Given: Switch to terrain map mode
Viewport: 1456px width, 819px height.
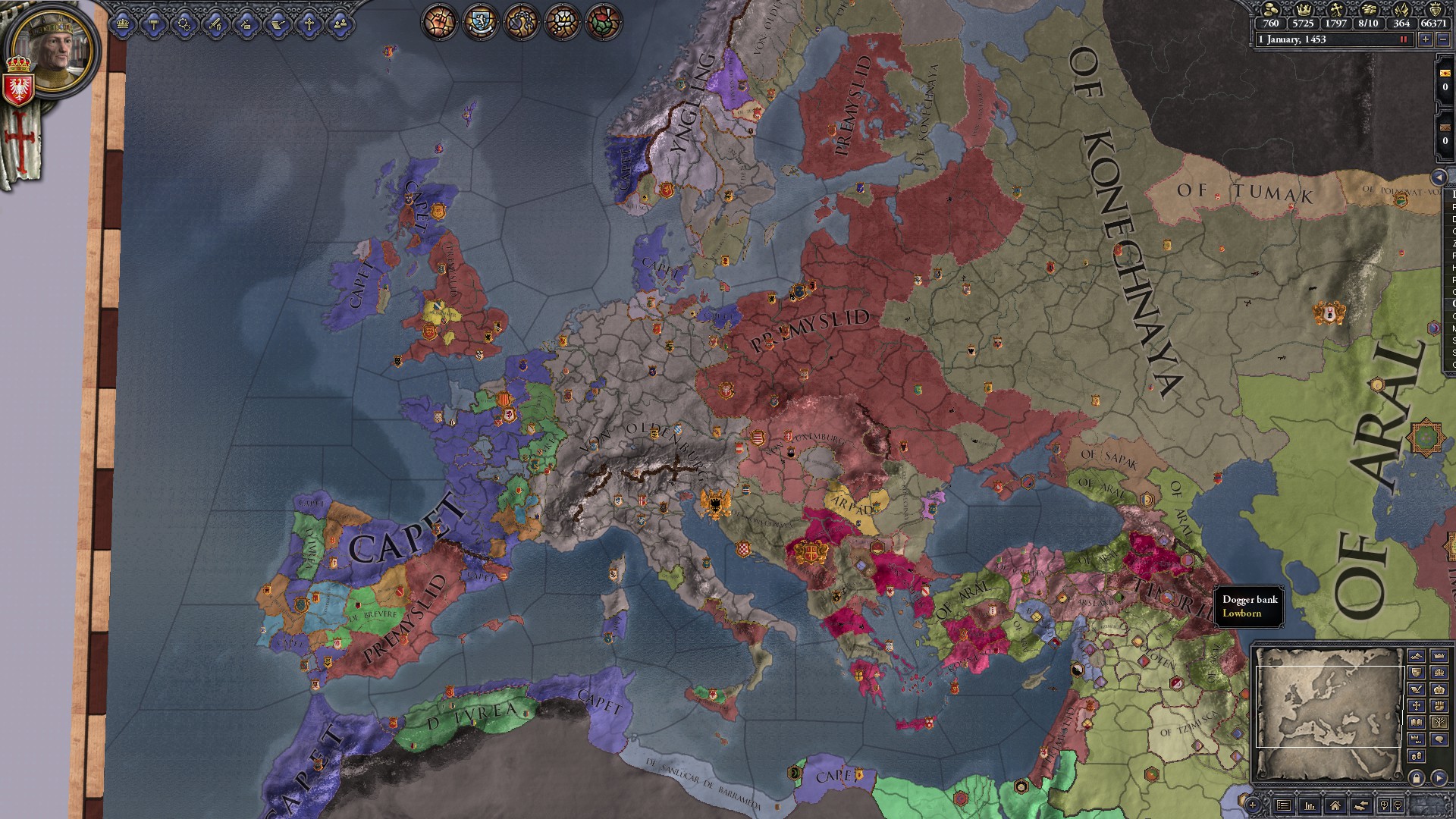Looking at the screenshot, I should click(x=1417, y=657).
